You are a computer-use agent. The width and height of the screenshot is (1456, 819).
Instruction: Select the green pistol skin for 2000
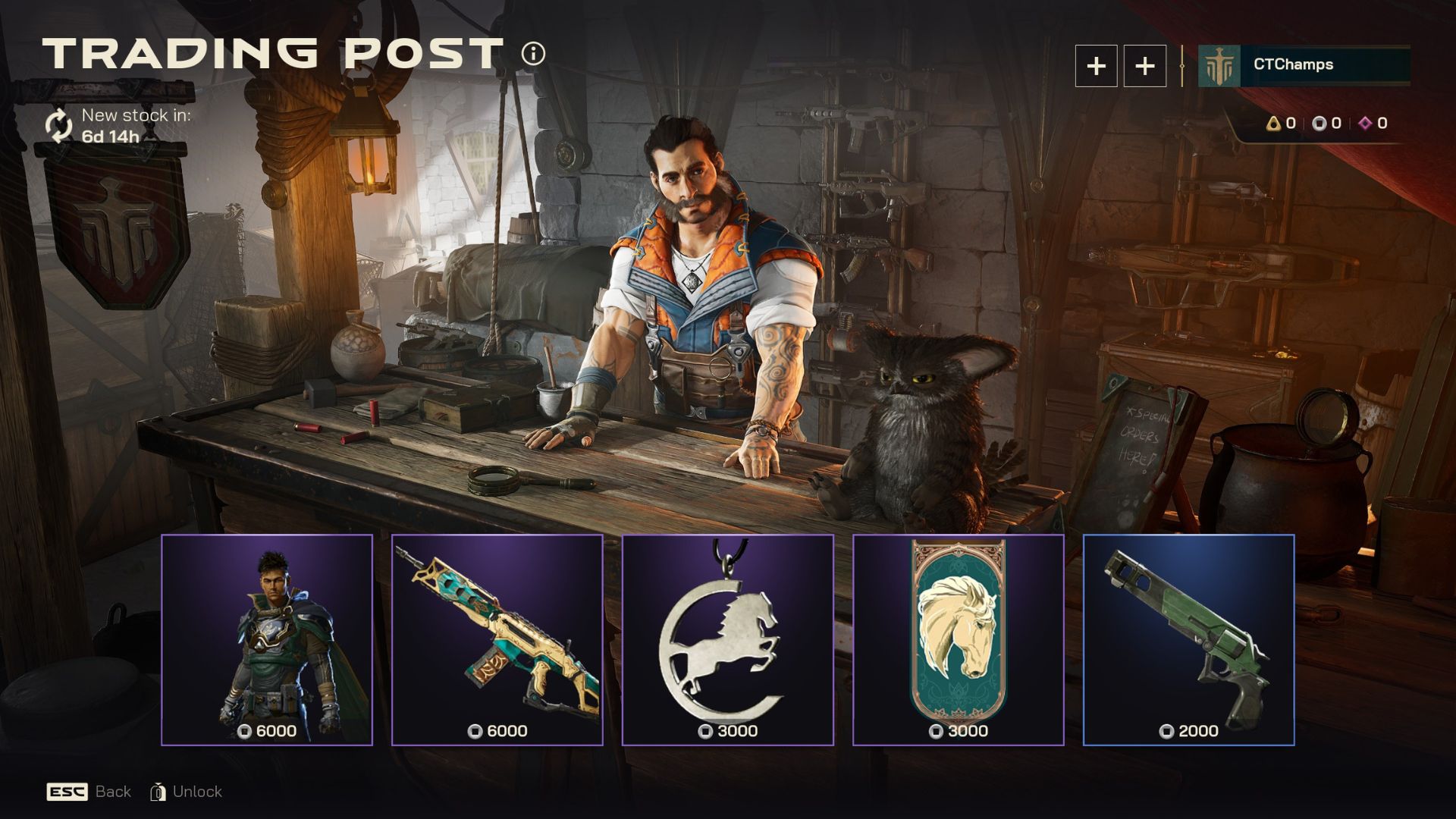point(1189,639)
